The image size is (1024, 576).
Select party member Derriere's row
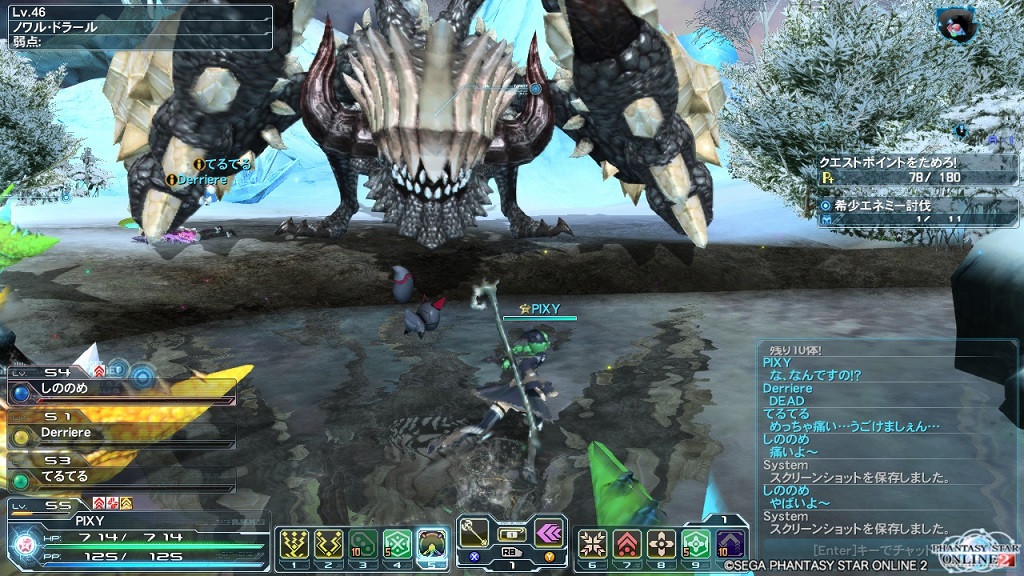(120, 434)
